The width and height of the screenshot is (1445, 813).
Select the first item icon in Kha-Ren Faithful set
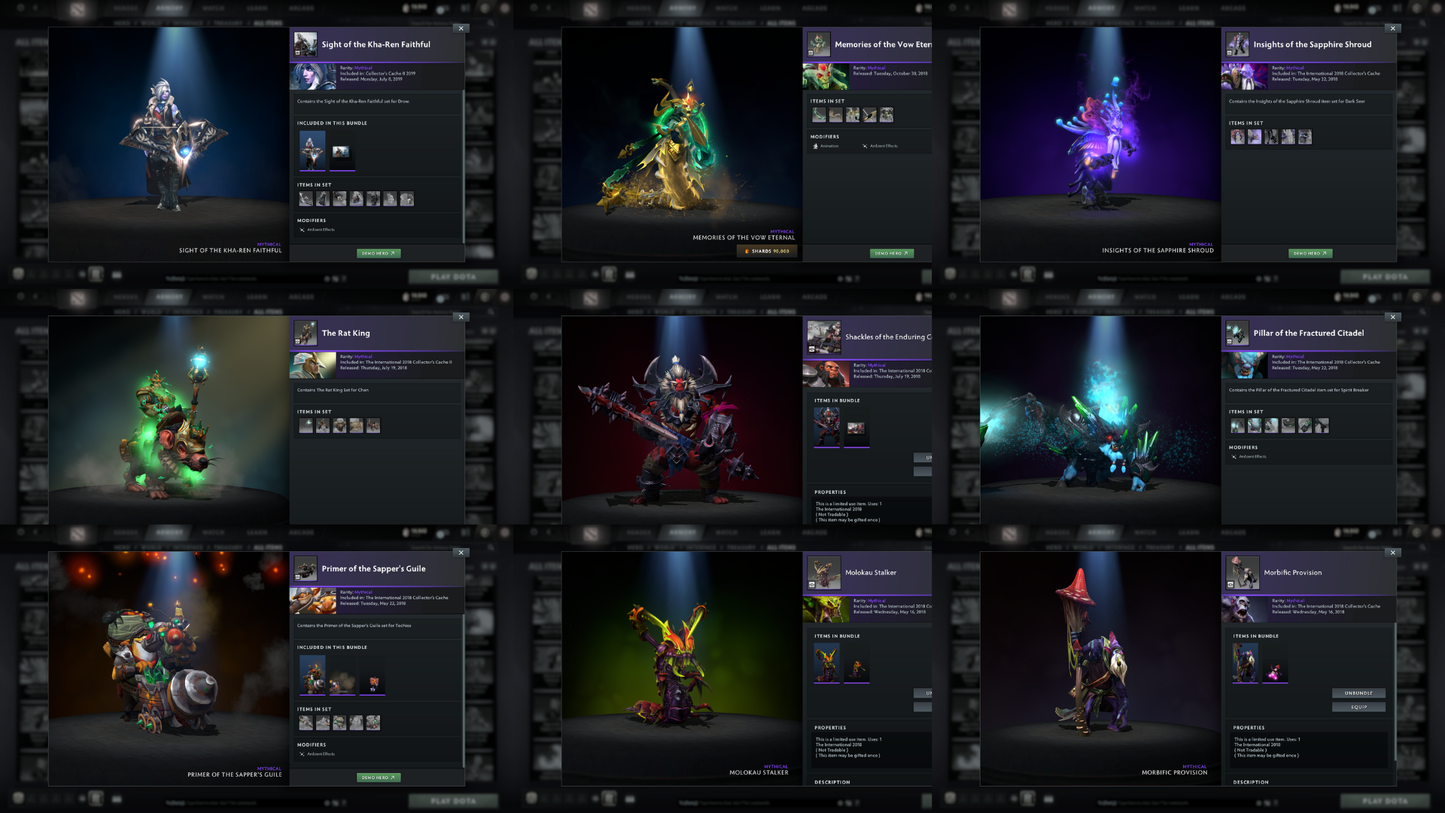(305, 198)
